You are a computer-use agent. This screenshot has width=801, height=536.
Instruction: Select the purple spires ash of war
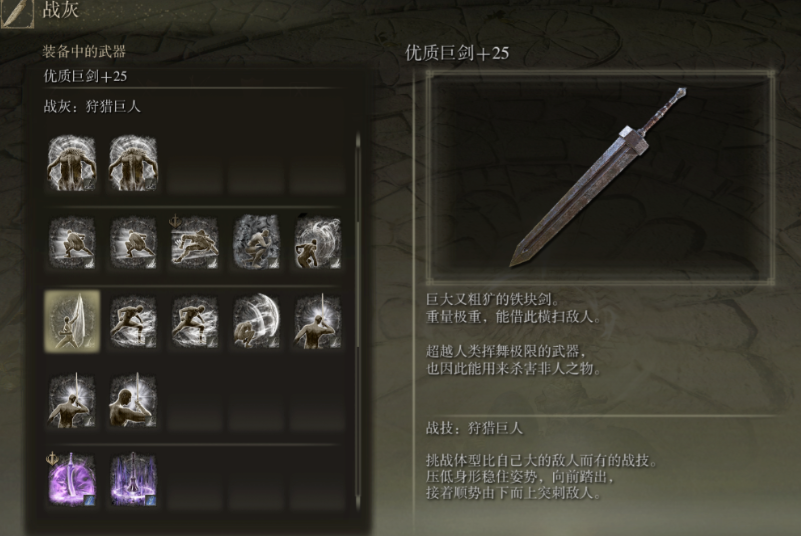[x=133, y=479]
